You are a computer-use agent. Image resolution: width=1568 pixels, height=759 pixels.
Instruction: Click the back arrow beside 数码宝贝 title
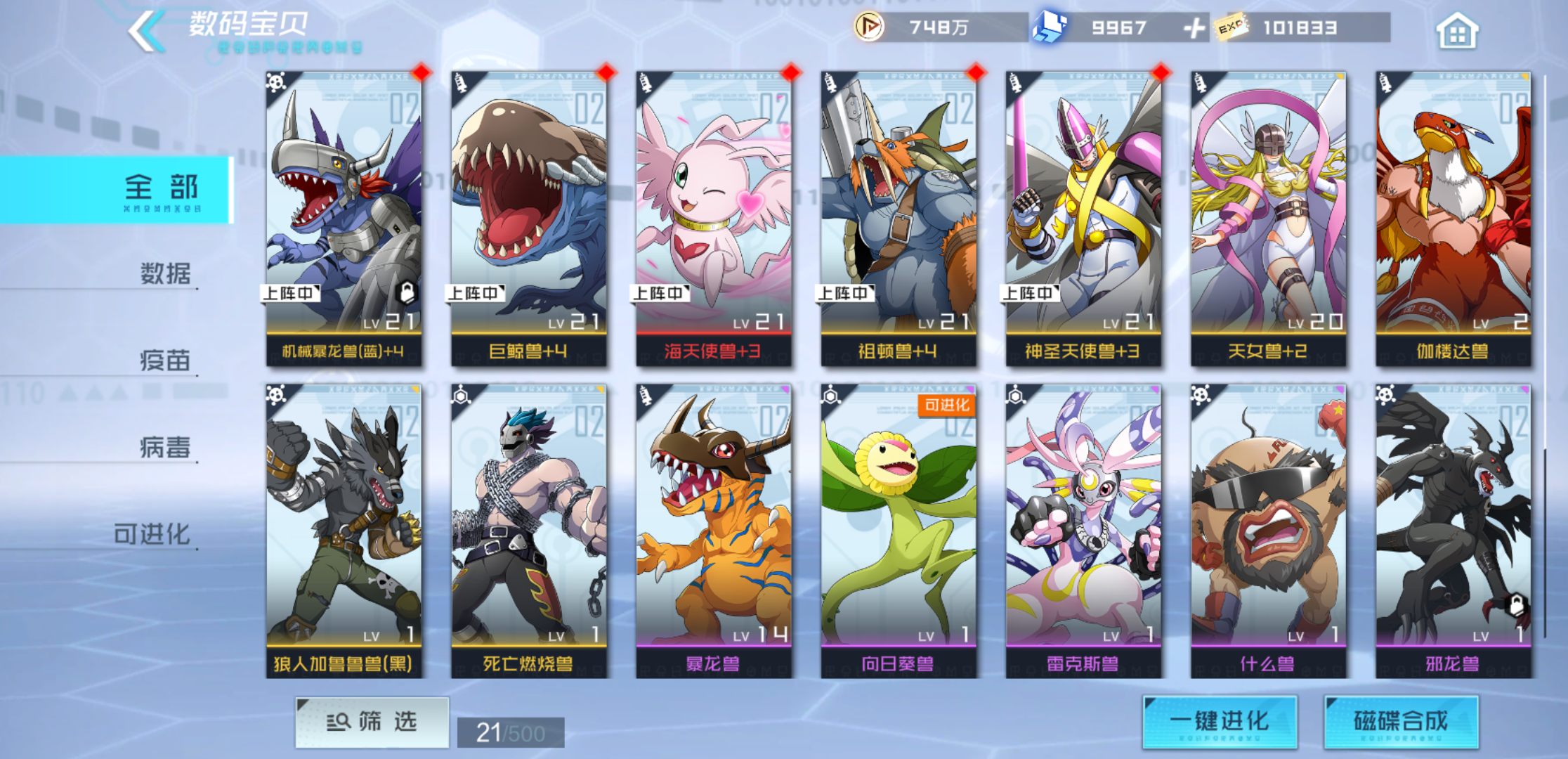point(146,28)
